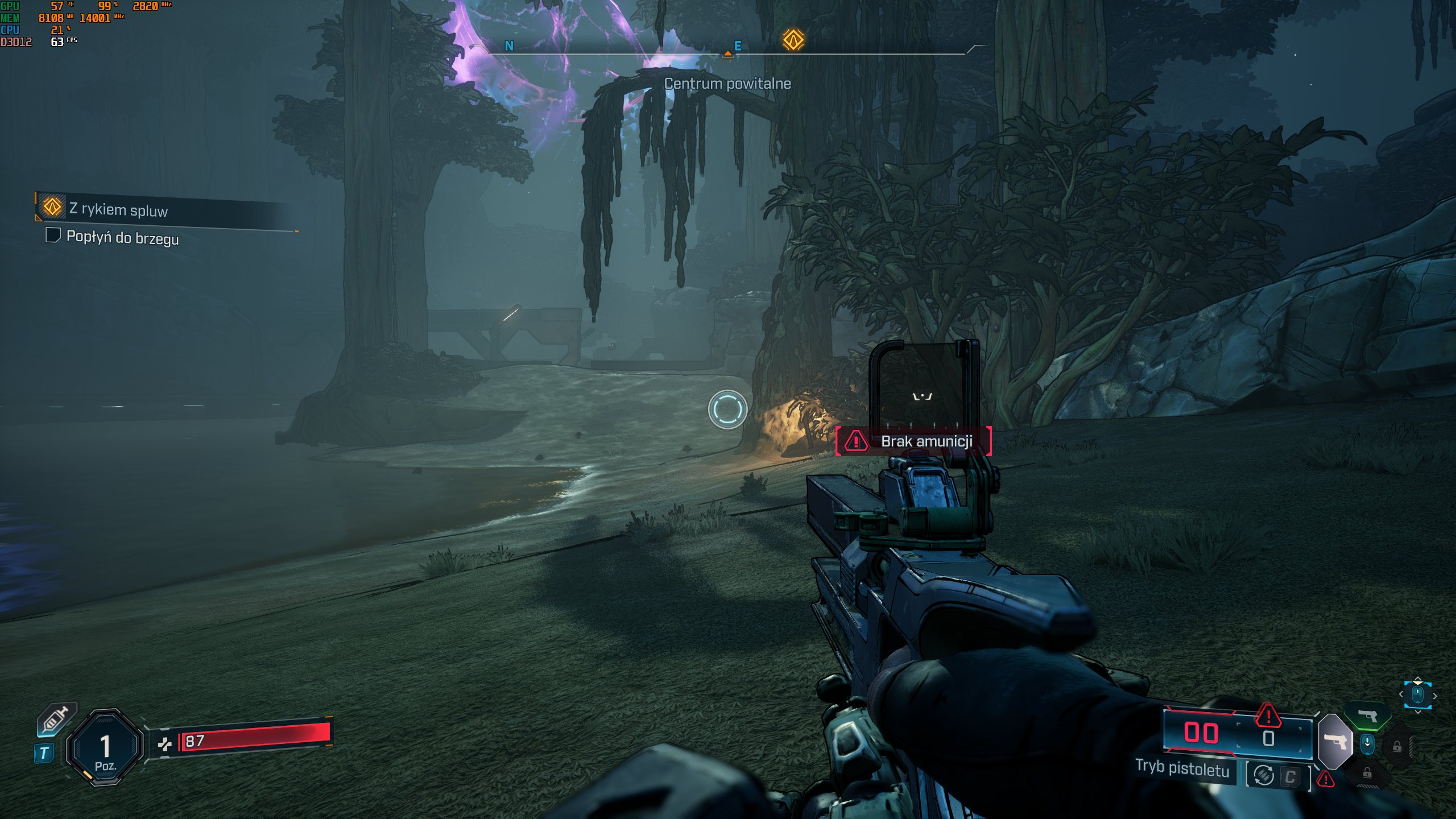Switch to the green-outlined pistol weapon slot
Image resolution: width=1456 pixels, height=819 pixels.
pos(1367,715)
